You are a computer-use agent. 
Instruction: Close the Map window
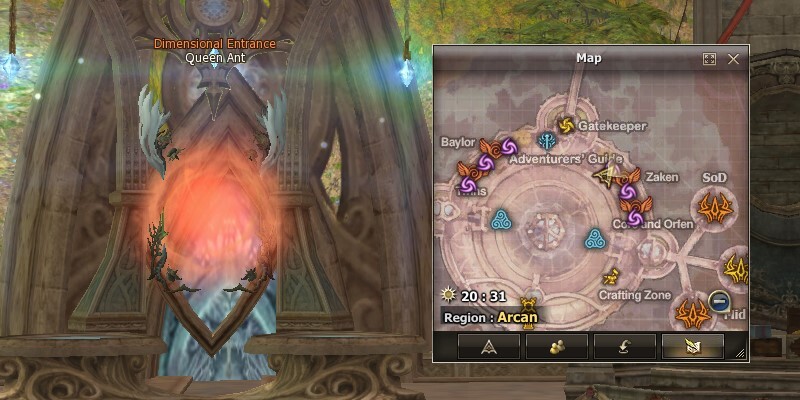[x=733, y=59]
